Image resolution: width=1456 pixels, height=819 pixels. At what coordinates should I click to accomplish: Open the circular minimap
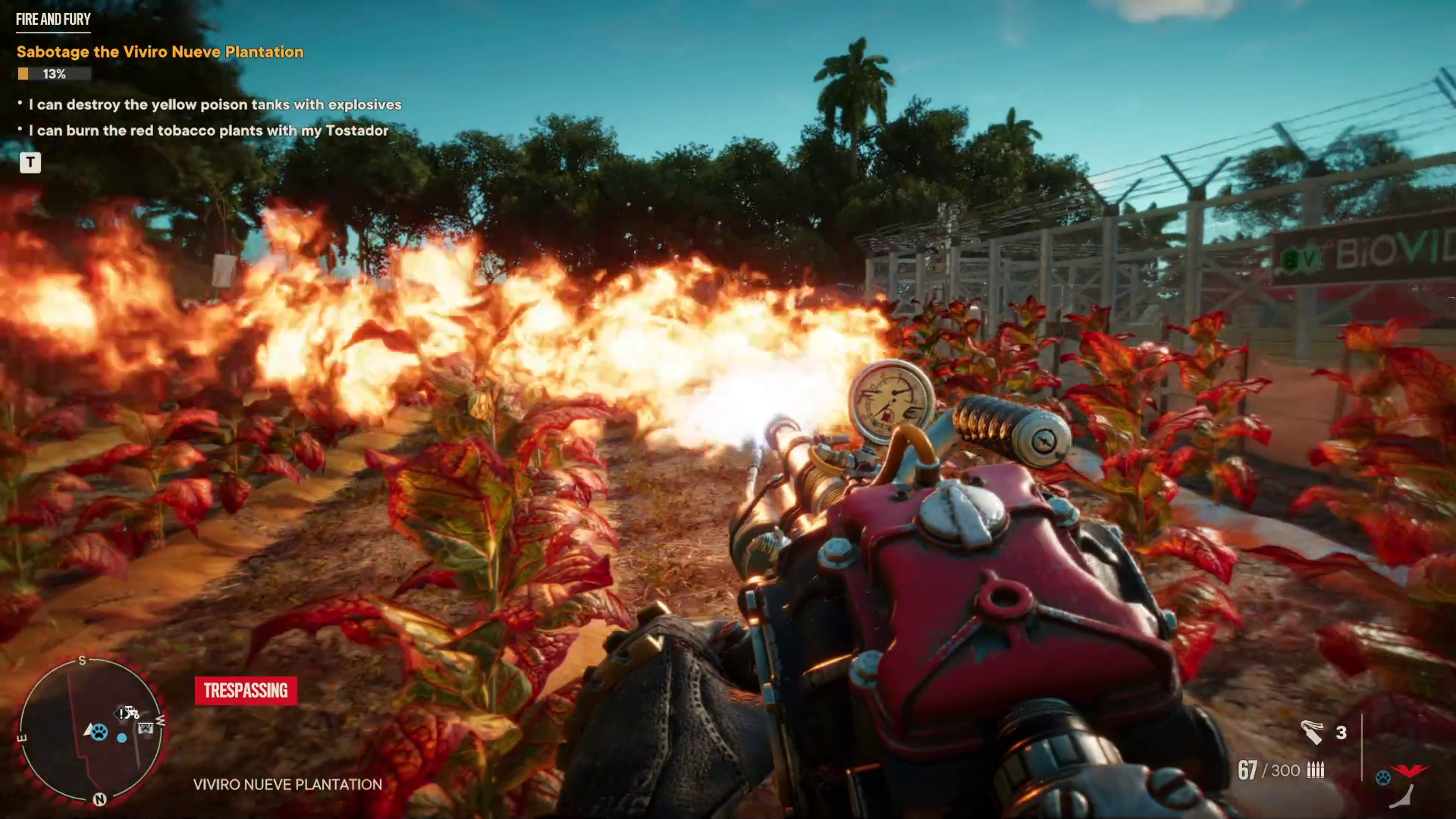point(91,731)
